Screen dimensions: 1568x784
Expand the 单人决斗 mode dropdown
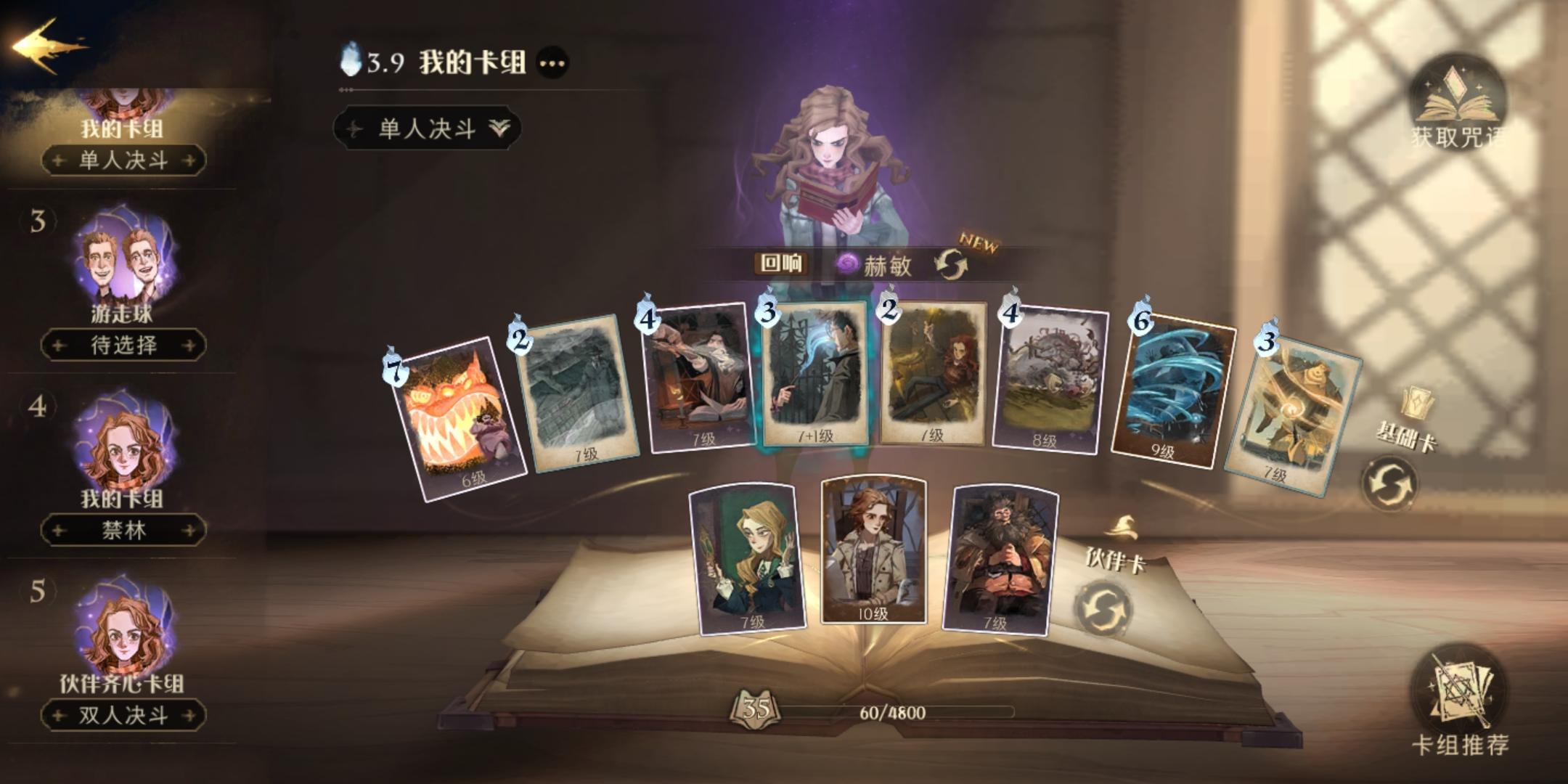pyautogui.click(x=428, y=128)
